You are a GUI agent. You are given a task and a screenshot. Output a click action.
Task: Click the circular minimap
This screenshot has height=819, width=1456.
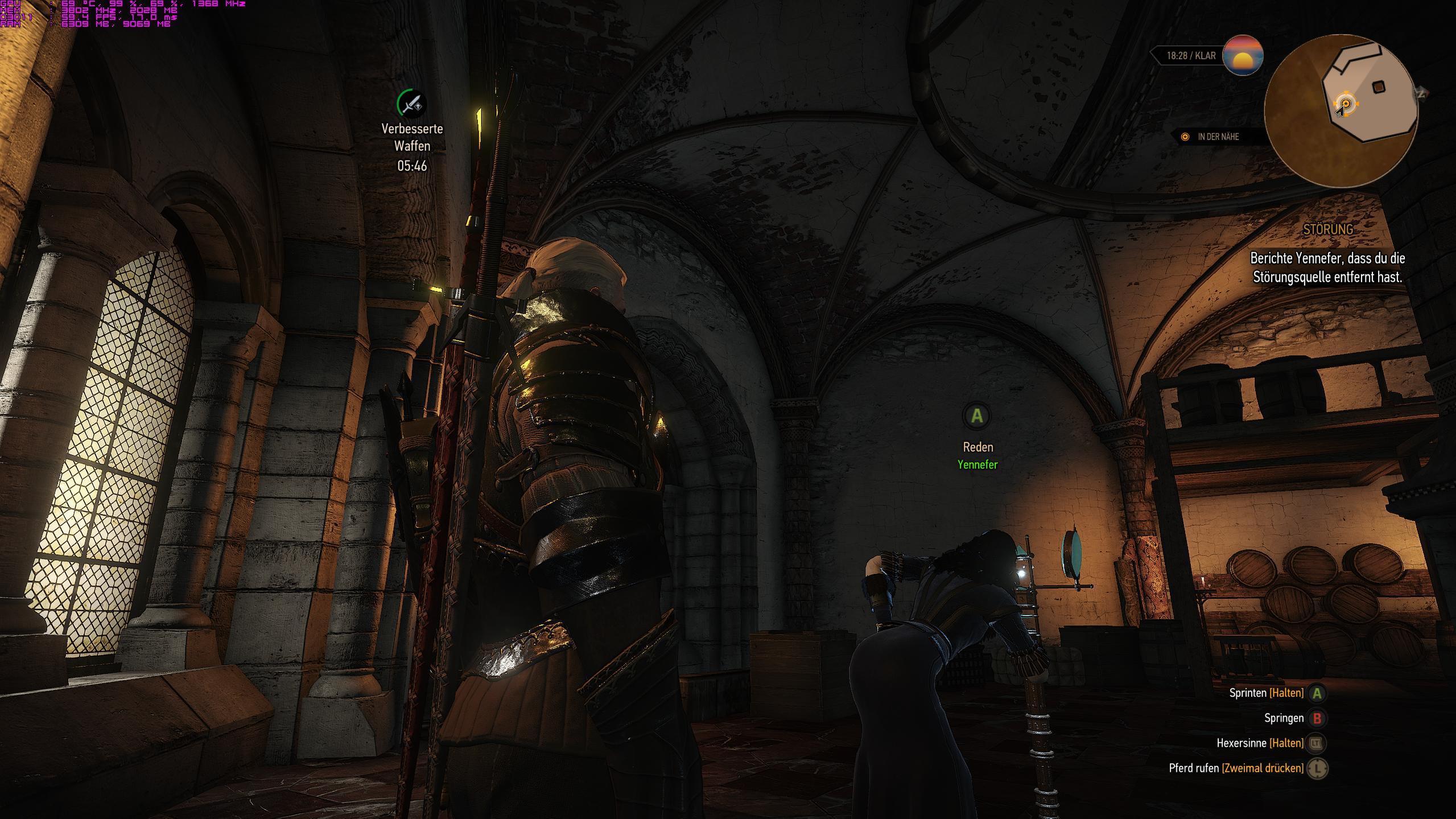point(1341,112)
